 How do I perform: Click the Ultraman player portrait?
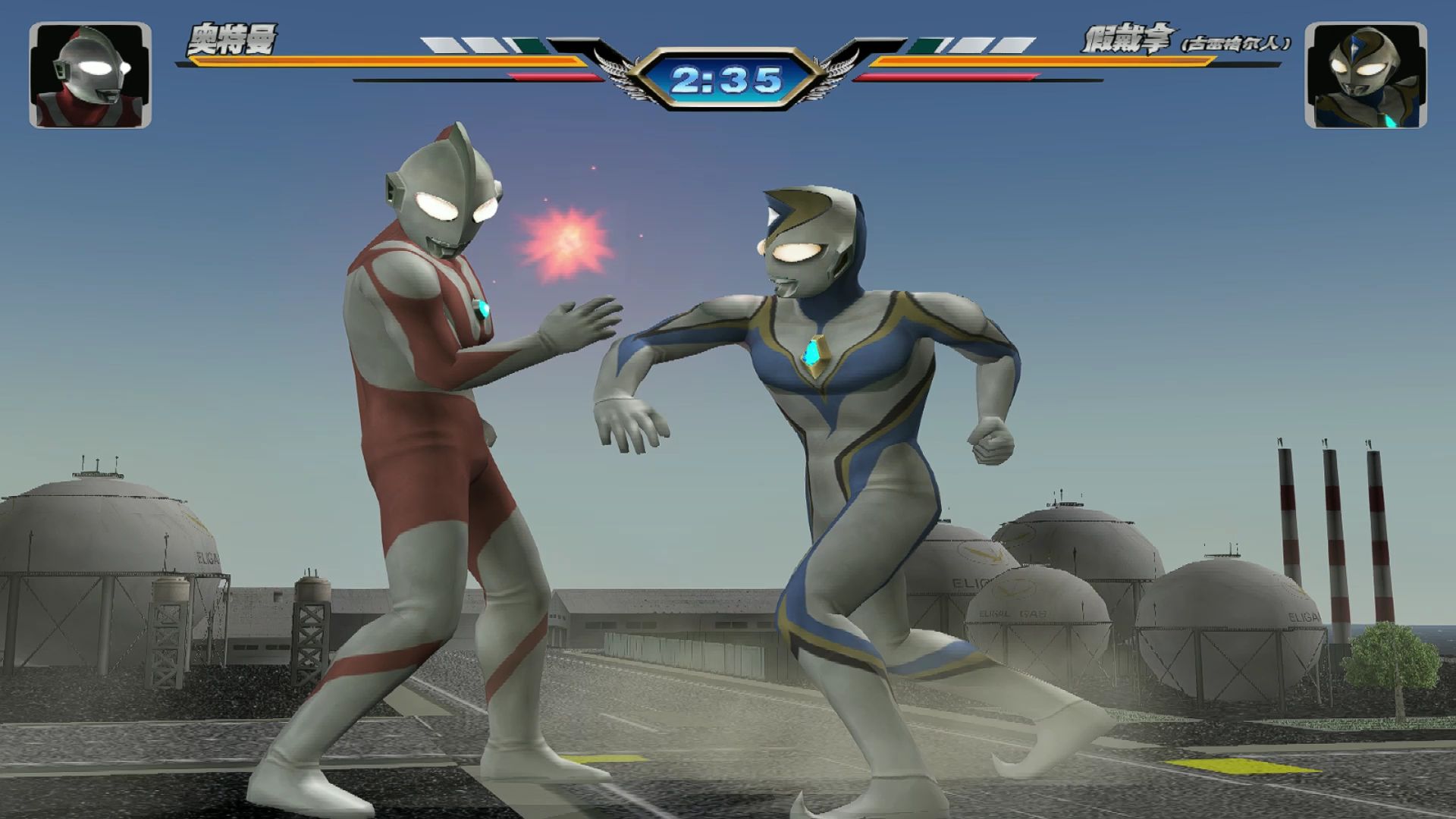pyautogui.click(x=90, y=75)
